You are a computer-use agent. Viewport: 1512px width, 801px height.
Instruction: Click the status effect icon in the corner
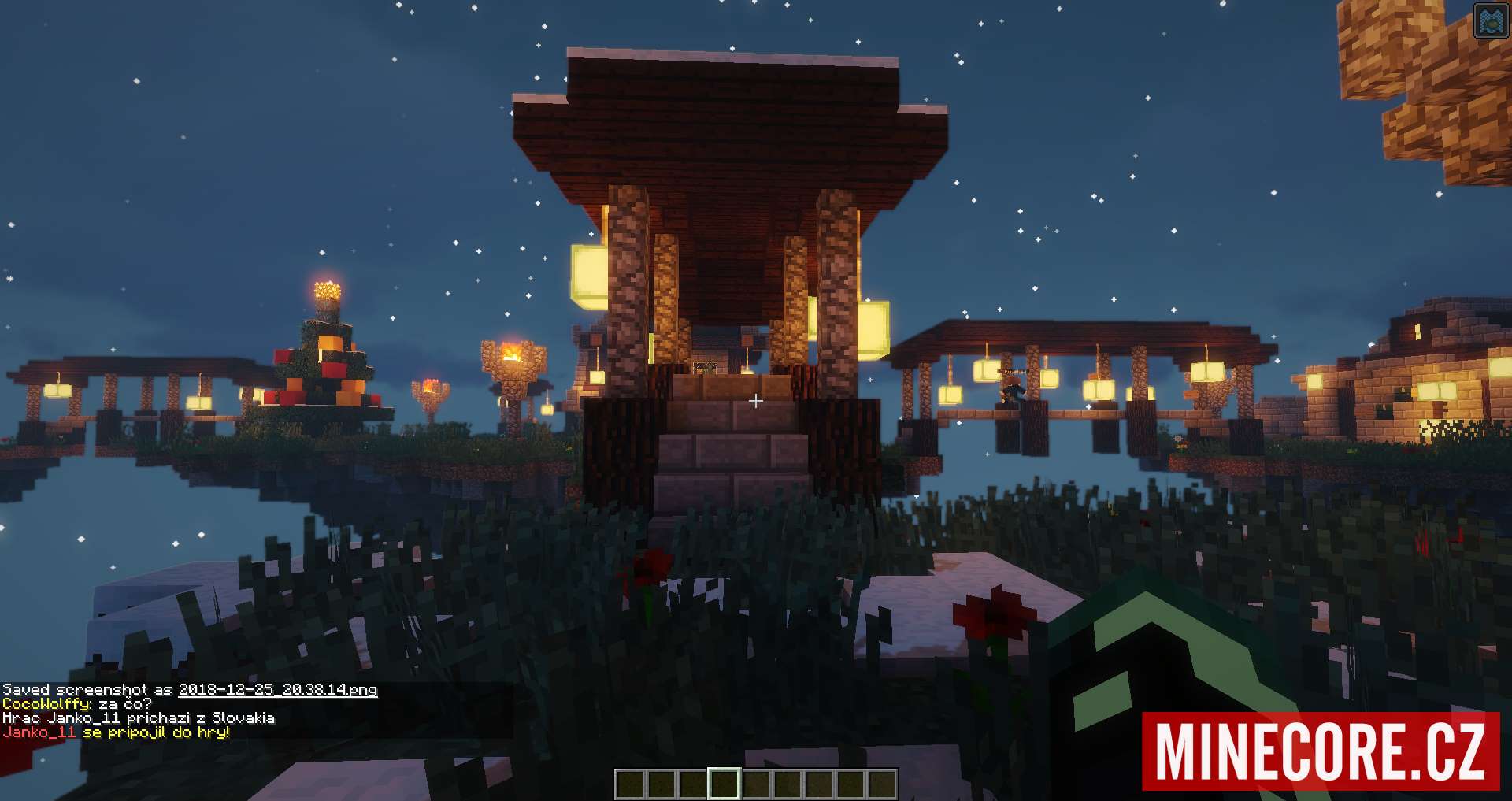(x=1490, y=21)
